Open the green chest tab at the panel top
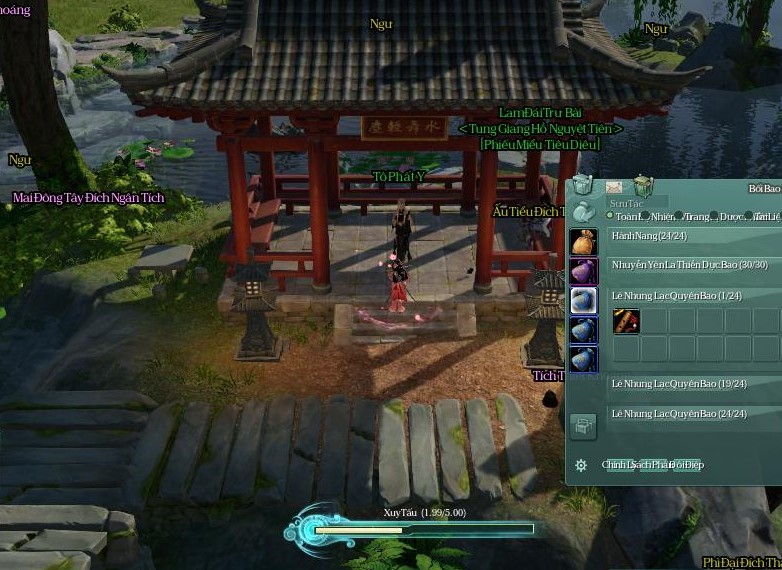 (x=644, y=186)
